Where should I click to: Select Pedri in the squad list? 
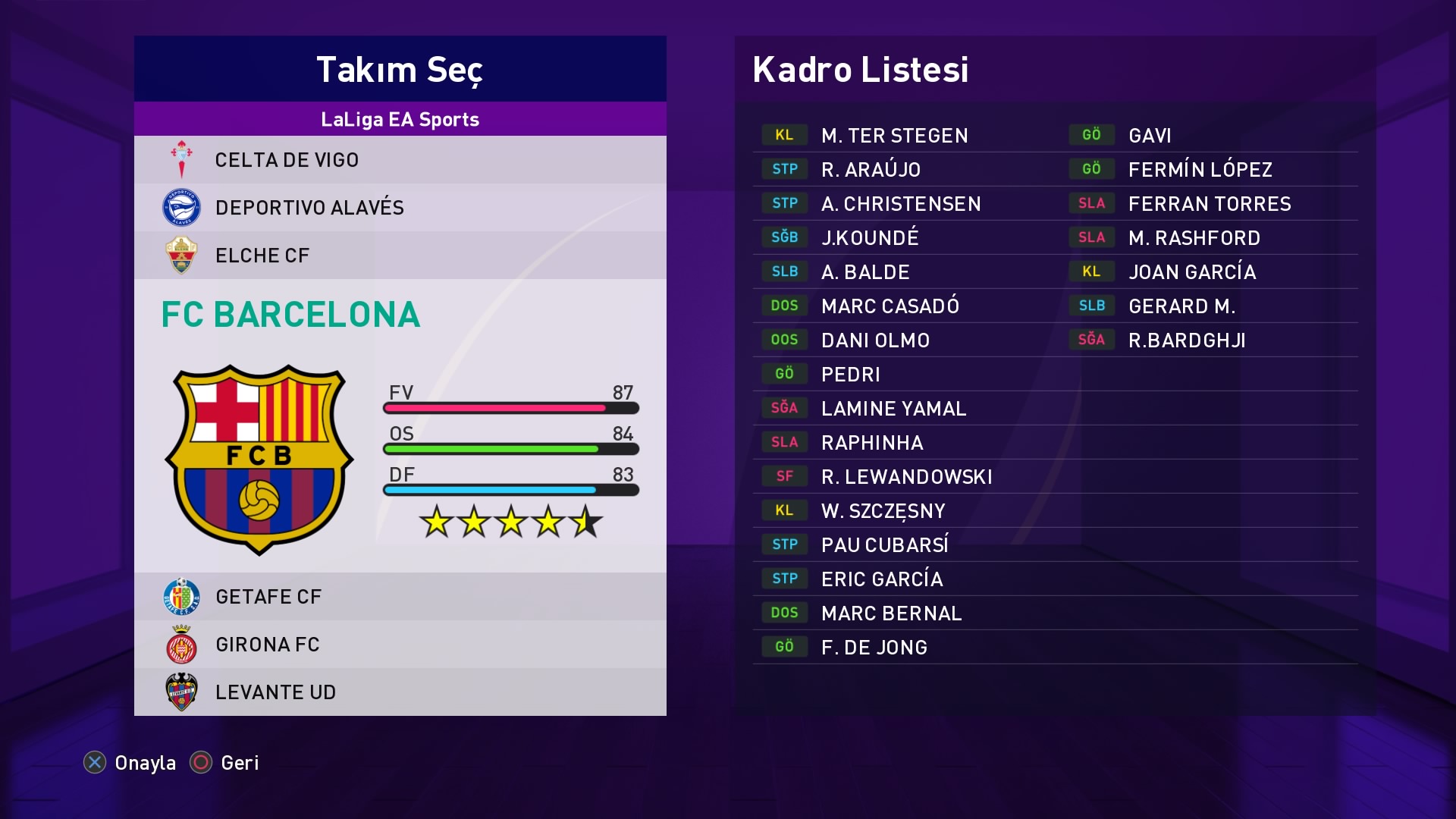[850, 375]
